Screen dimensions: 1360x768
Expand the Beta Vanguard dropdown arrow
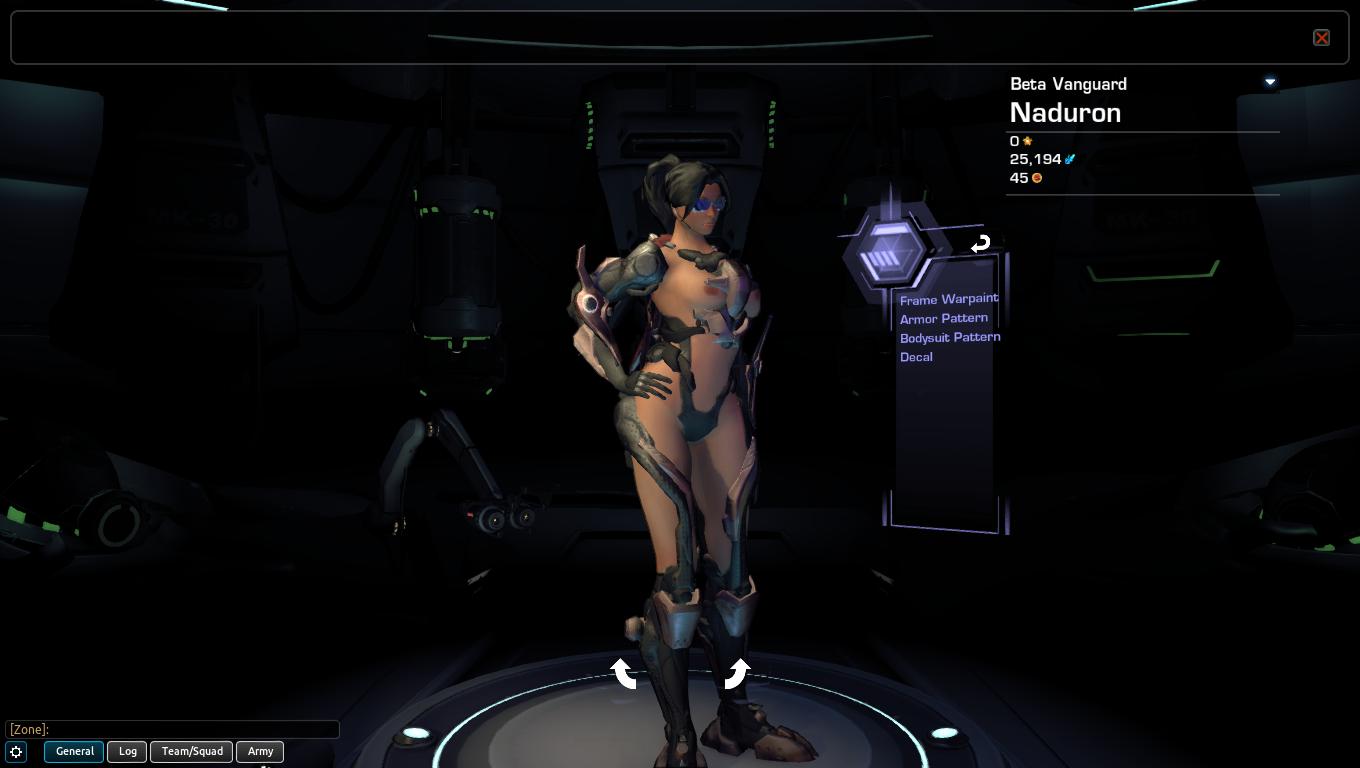pos(1270,82)
